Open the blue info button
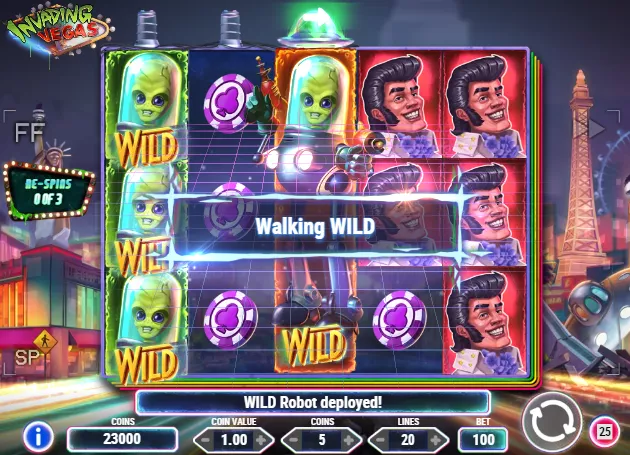The image size is (630, 455). pyautogui.click(x=38, y=436)
